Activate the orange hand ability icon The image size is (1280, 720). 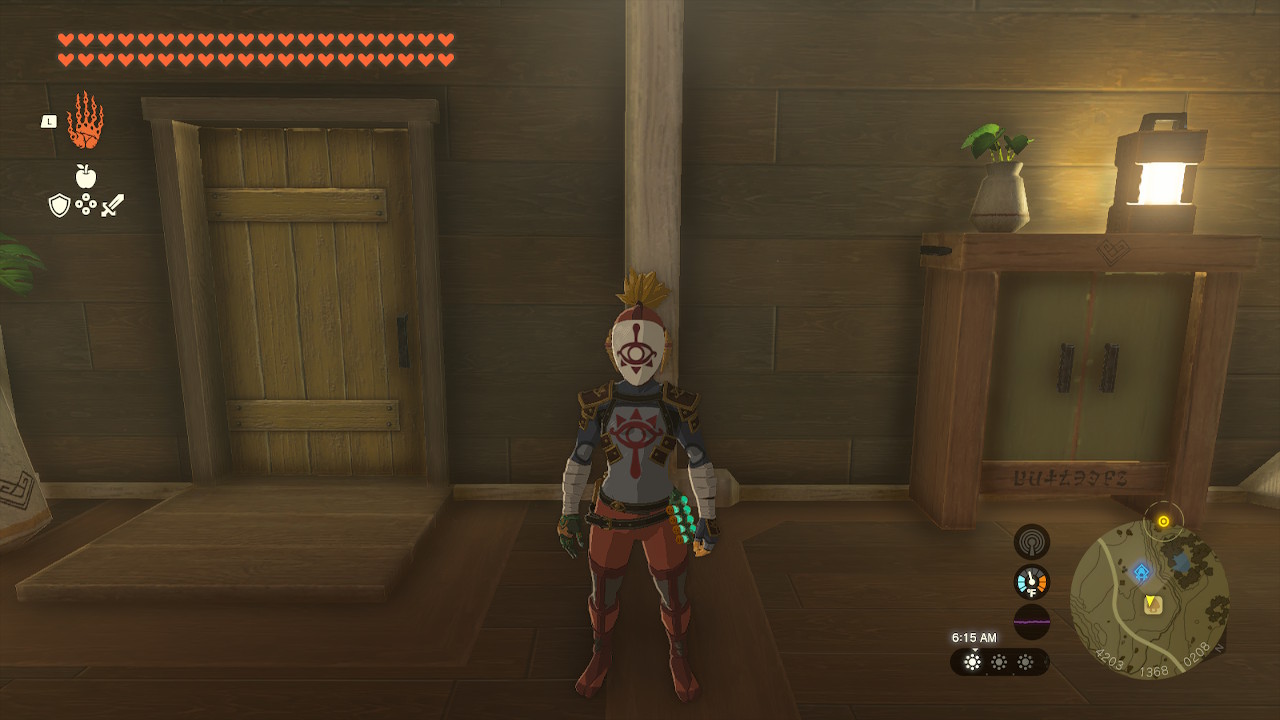click(x=85, y=120)
